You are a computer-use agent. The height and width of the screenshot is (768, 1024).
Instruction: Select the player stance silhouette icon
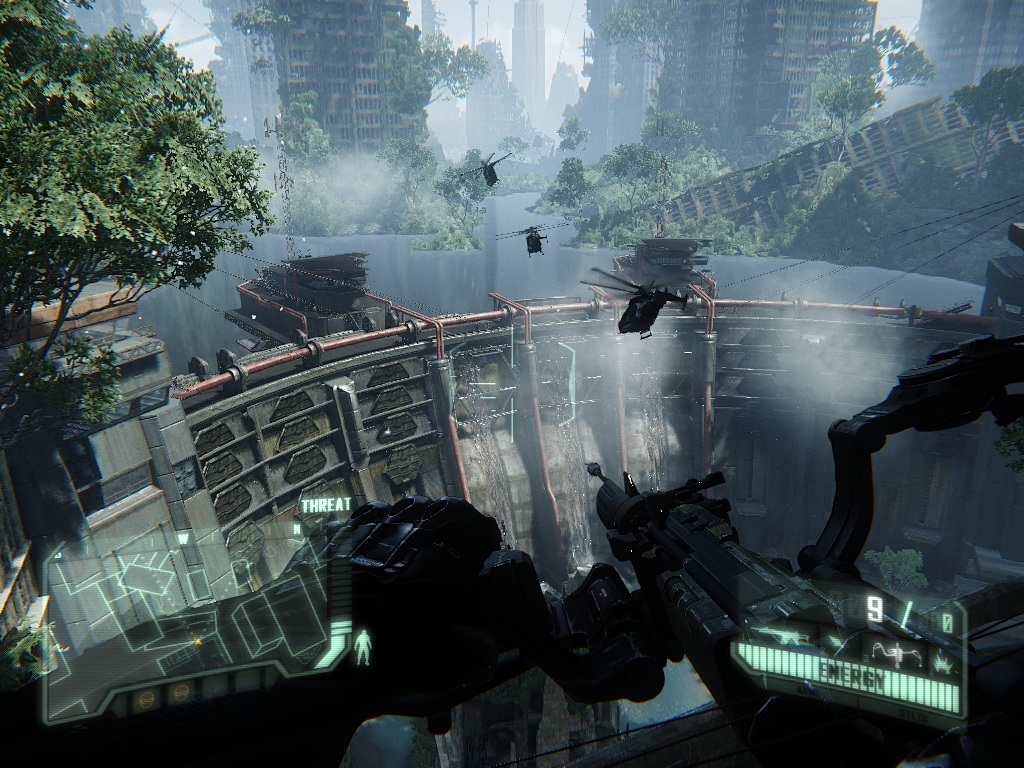click(363, 647)
